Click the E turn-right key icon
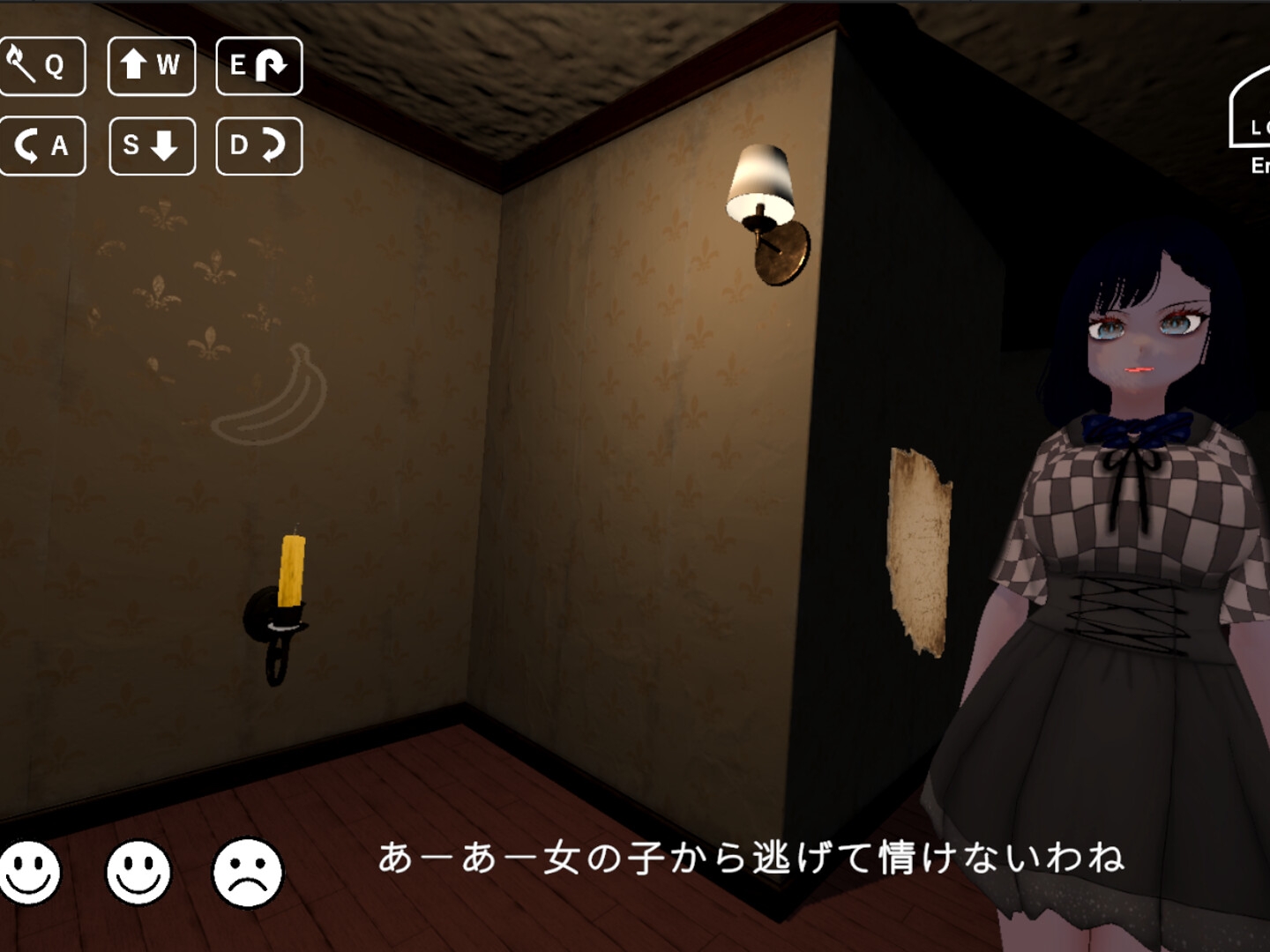 tap(258, 64)
